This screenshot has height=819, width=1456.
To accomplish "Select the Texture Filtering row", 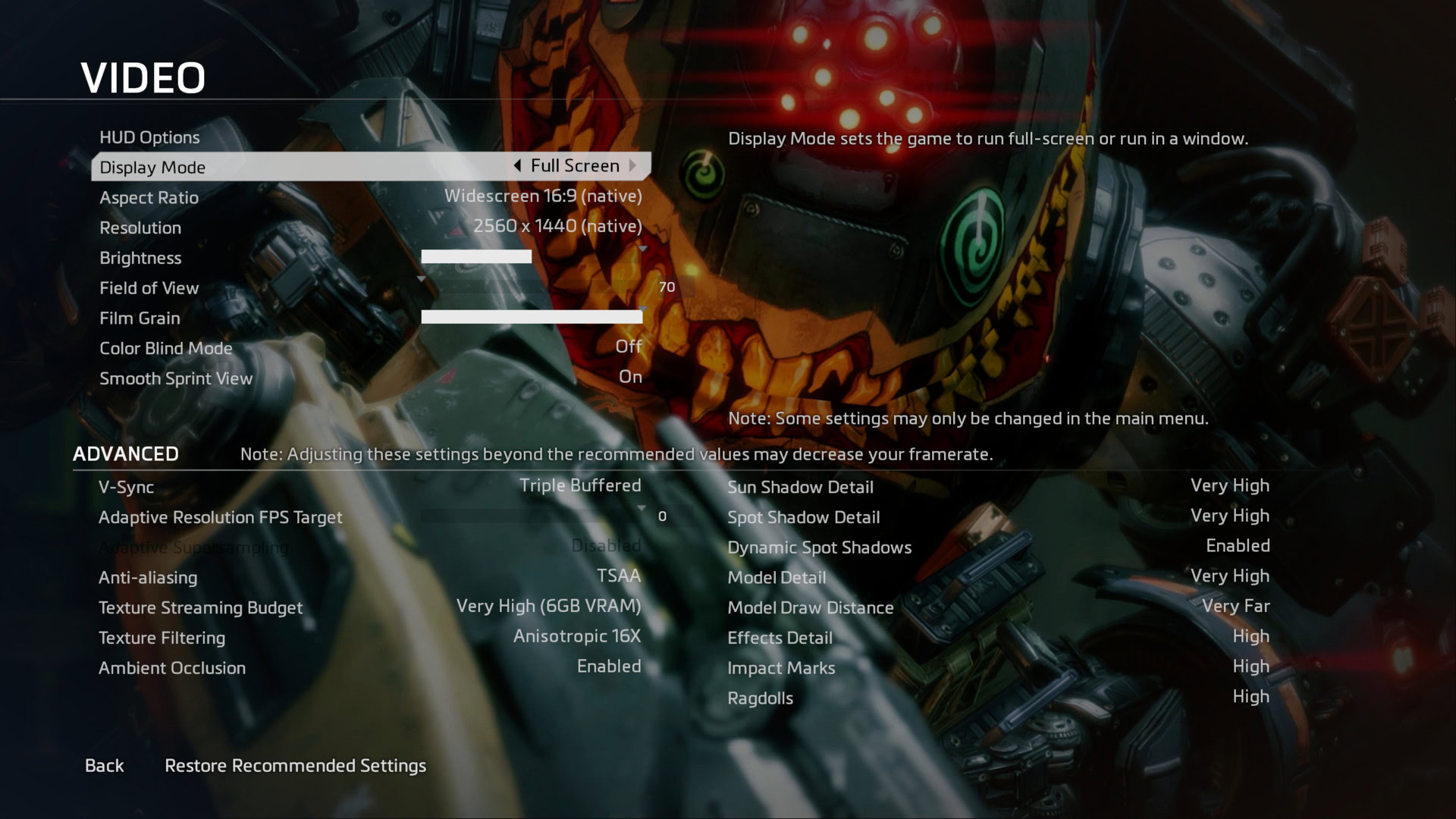I will [369, 638].
